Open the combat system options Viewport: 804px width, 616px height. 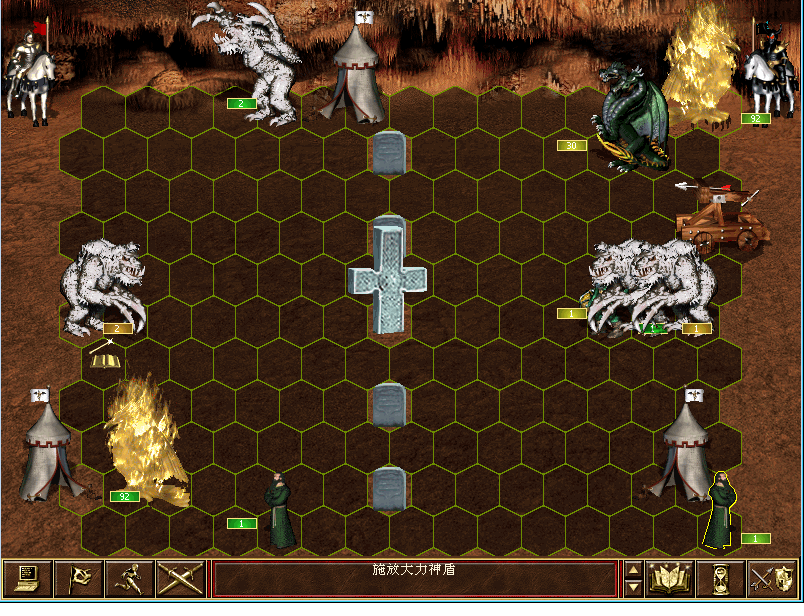(x=27, y=579)
